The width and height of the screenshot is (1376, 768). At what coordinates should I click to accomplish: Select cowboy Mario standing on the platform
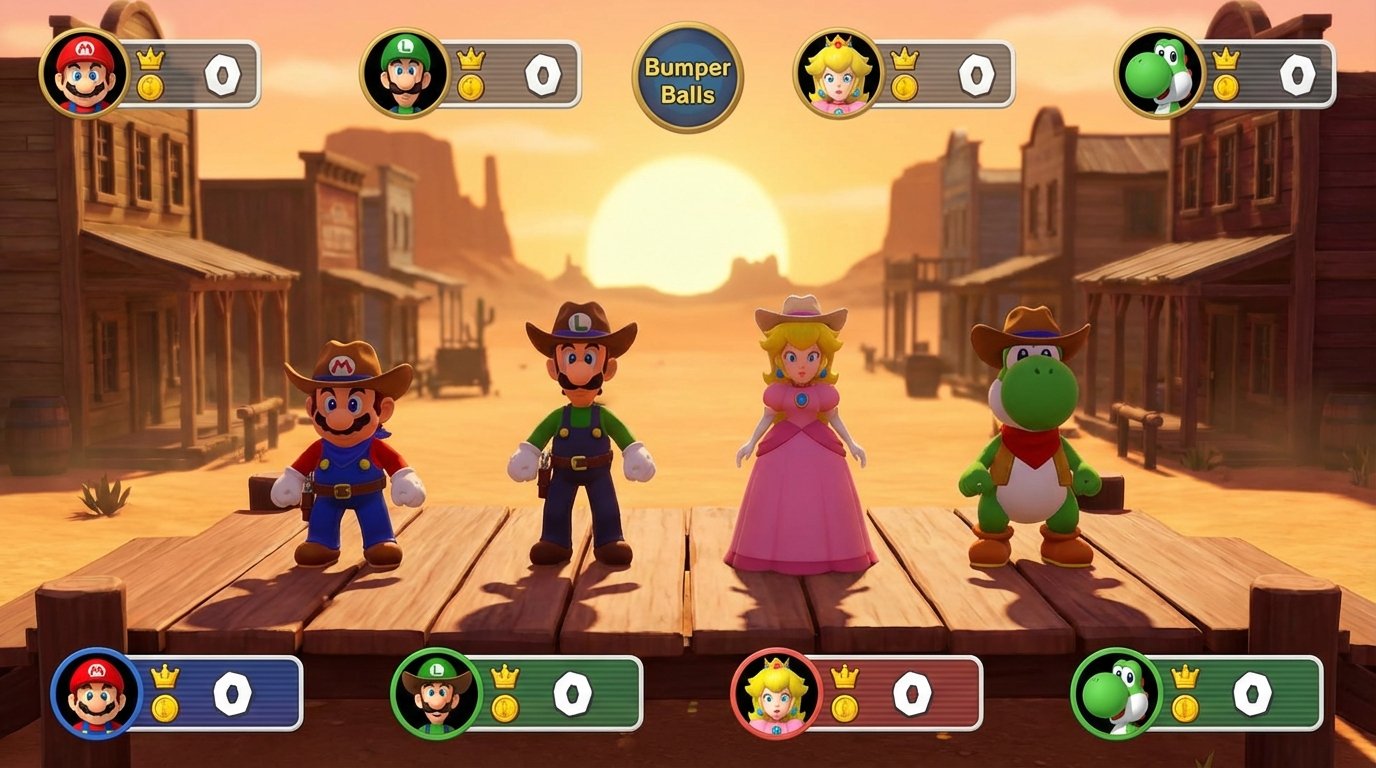coord(345,450)
